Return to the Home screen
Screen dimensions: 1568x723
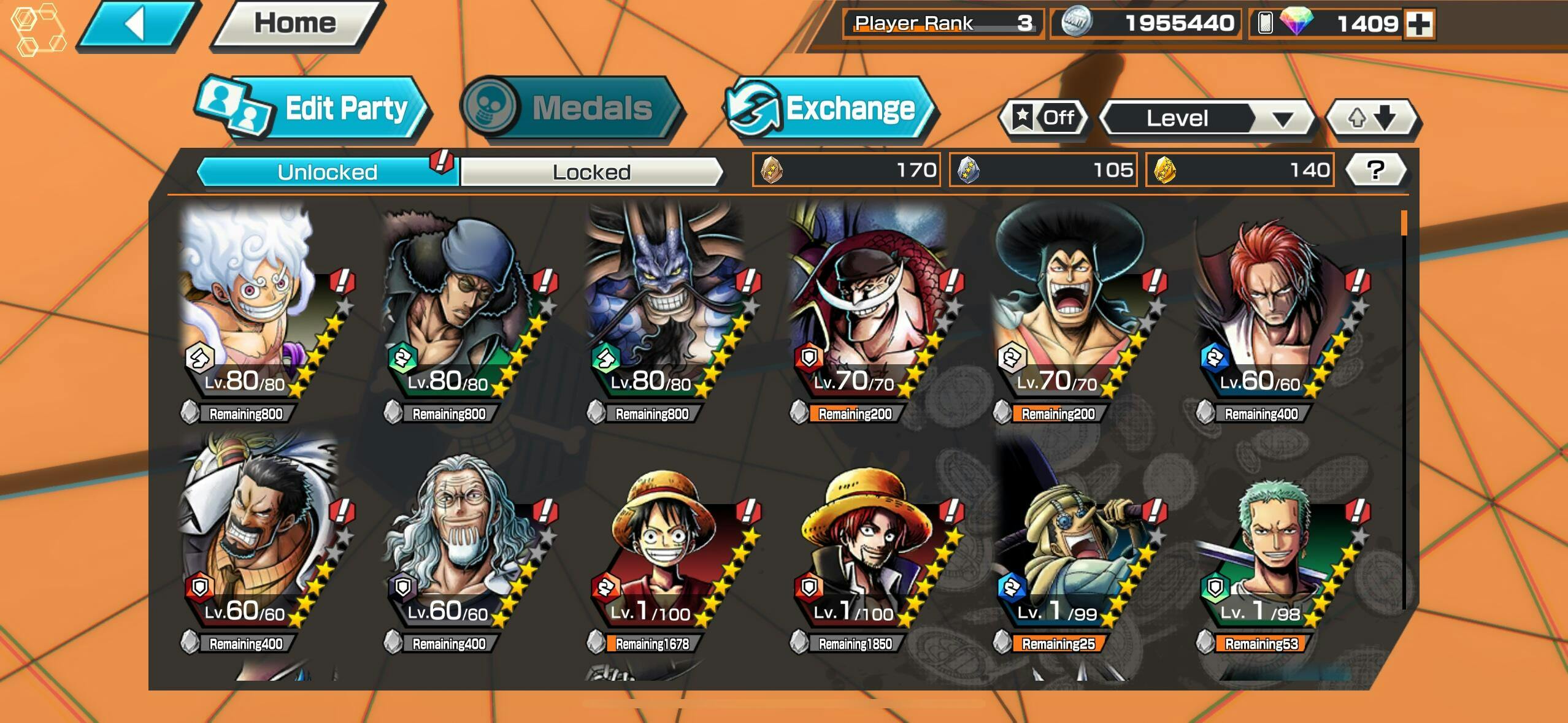[x=296, y=25]
